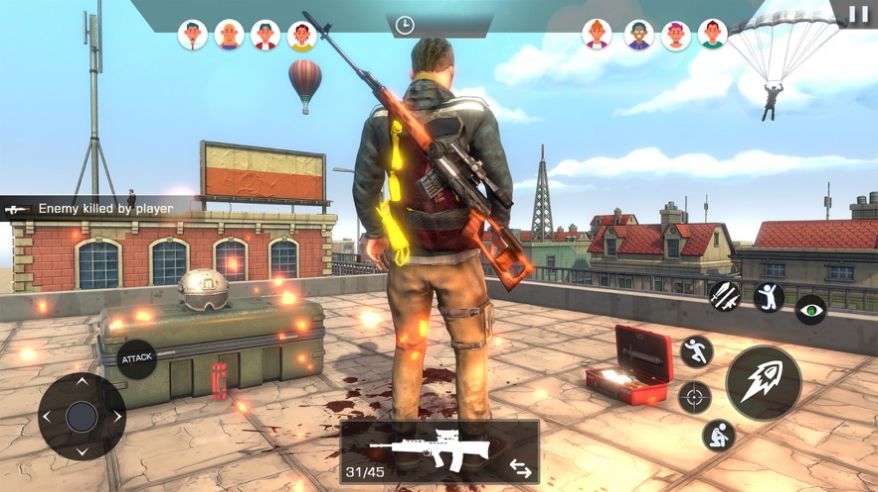Click the virtual joystick center knob
This screenshot has height=492, width=878.
(x=81, y=417)
